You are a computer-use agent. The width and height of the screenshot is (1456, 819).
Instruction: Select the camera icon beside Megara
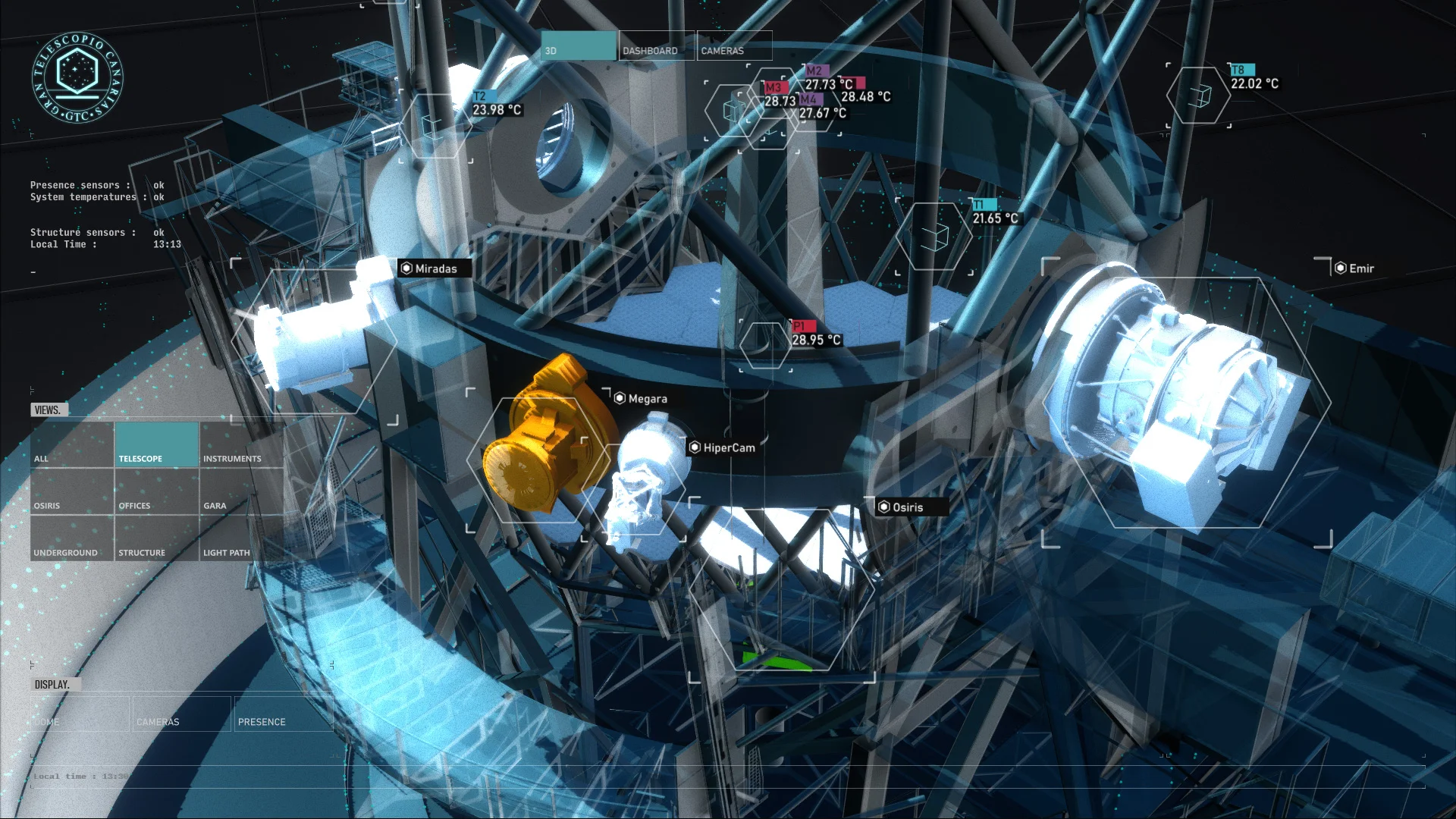pyautogui.click(x=618, y=398)
